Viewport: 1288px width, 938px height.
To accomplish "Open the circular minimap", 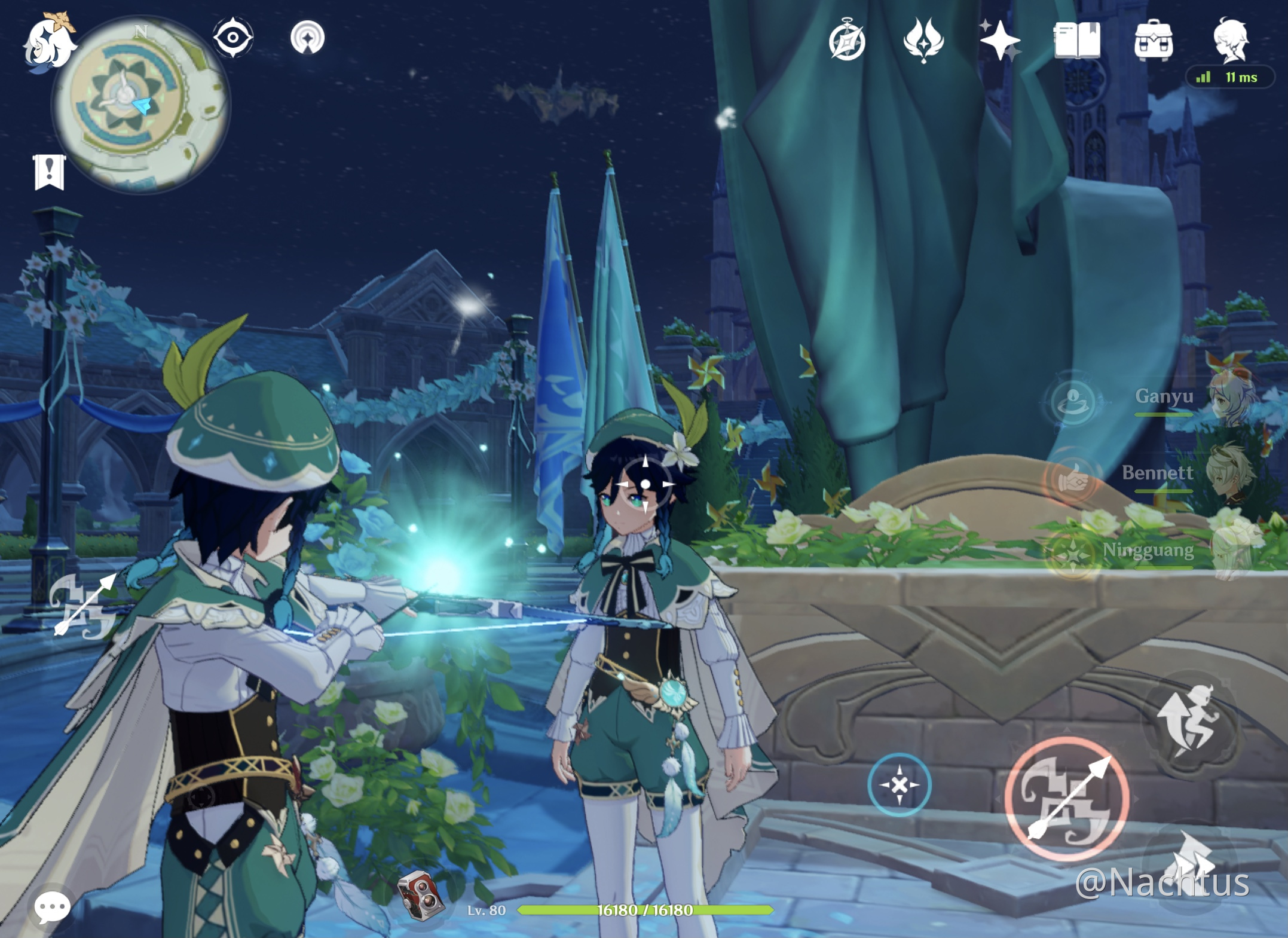I will click(141, 105).
